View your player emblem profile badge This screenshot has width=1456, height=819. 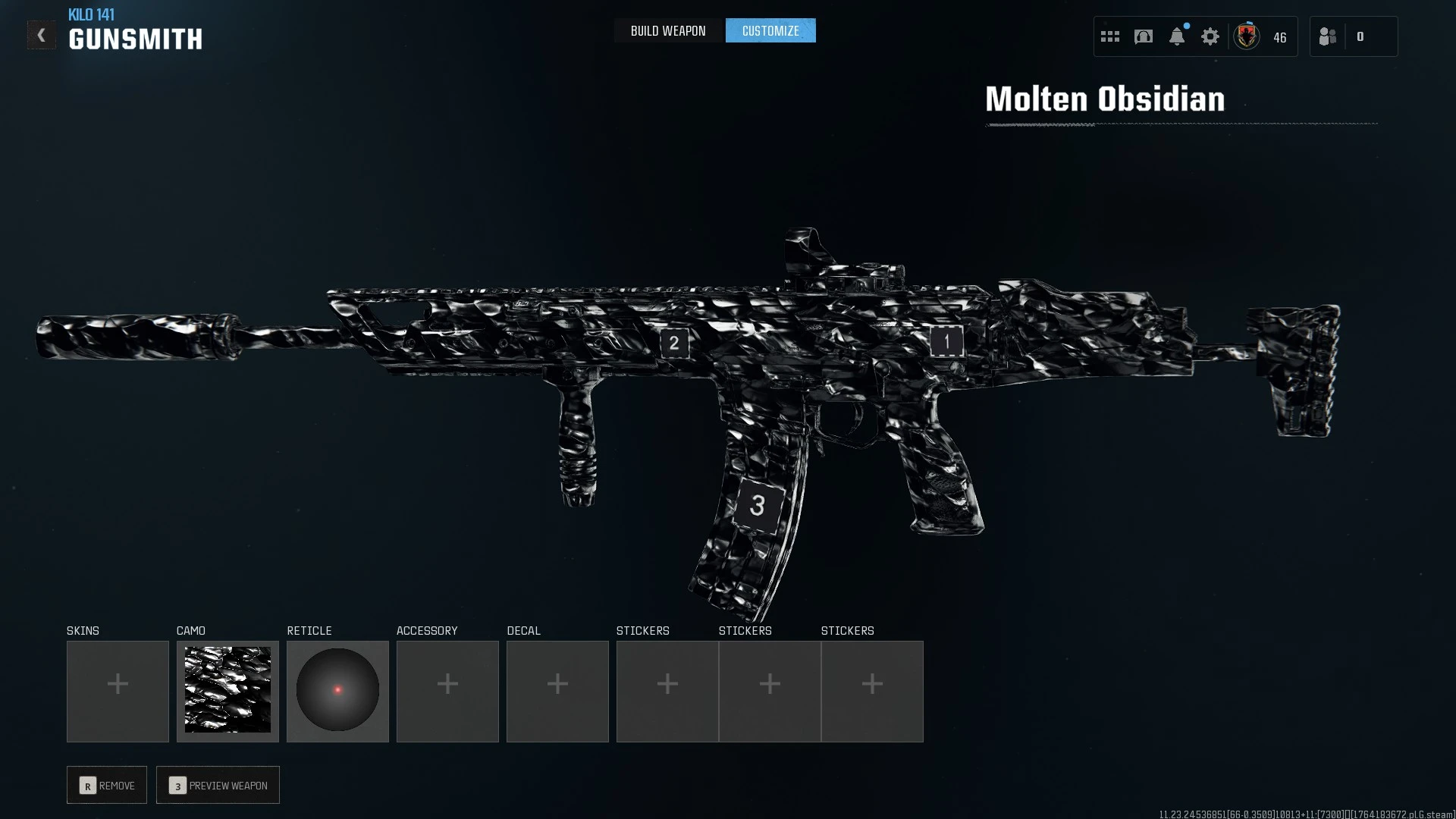pos(1246,36)
